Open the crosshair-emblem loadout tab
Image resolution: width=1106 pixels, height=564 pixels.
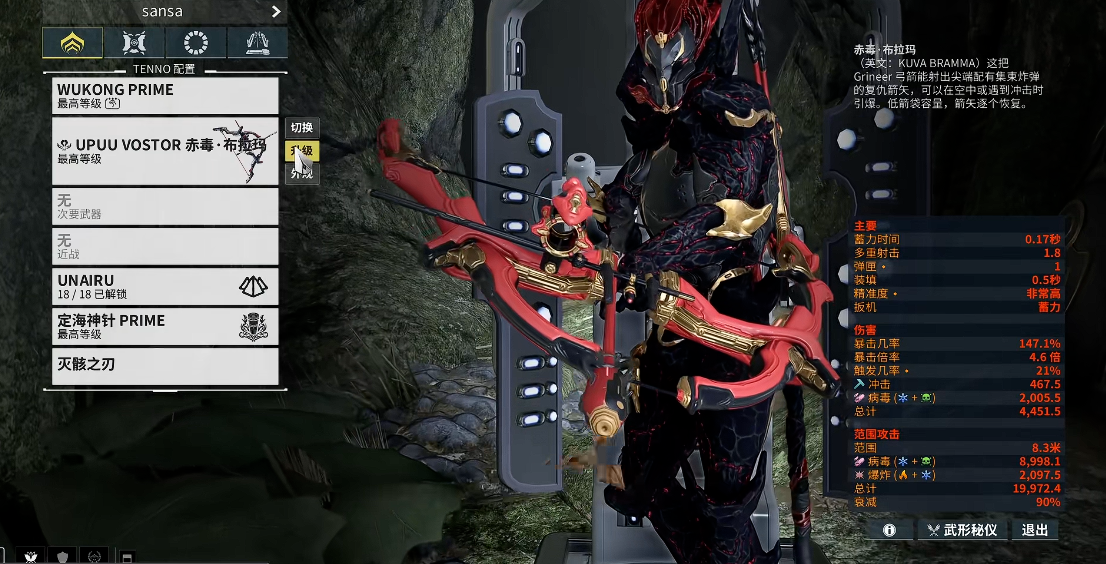[x=134, y=42]
